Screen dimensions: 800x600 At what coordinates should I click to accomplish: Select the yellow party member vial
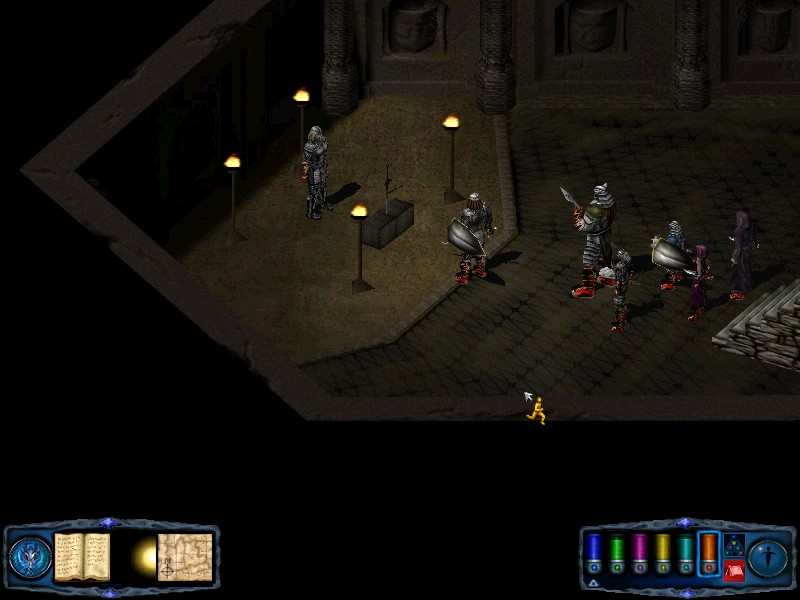coord(662,553)
